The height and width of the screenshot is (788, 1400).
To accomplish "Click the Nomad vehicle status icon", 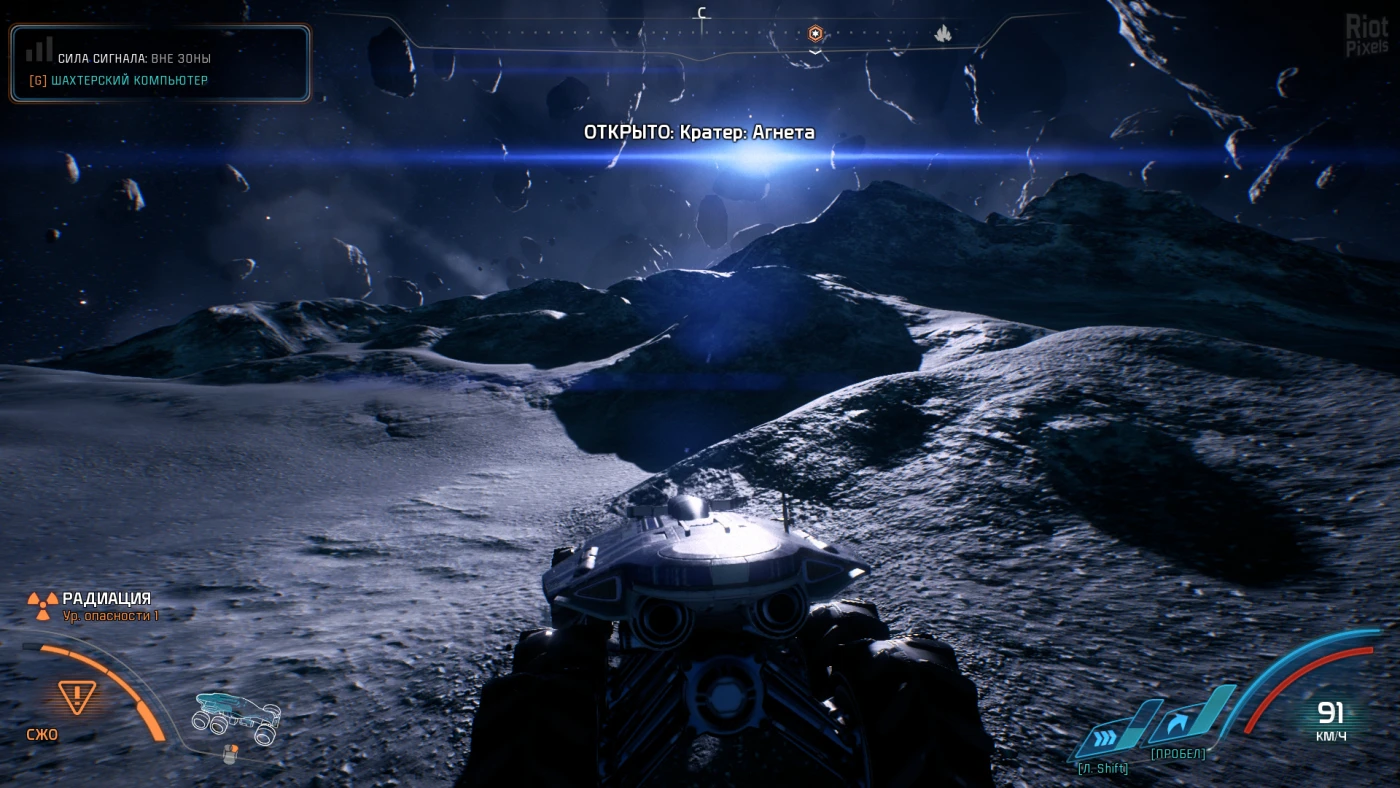I will (236, 716).
